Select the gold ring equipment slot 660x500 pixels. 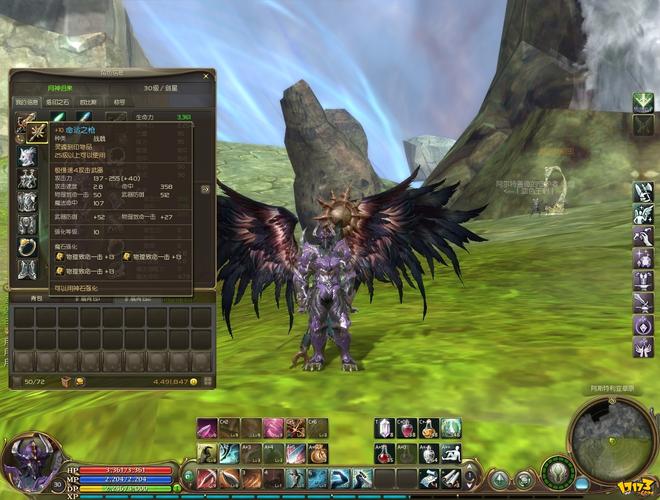pyautogui.click(x=27, y=245)
